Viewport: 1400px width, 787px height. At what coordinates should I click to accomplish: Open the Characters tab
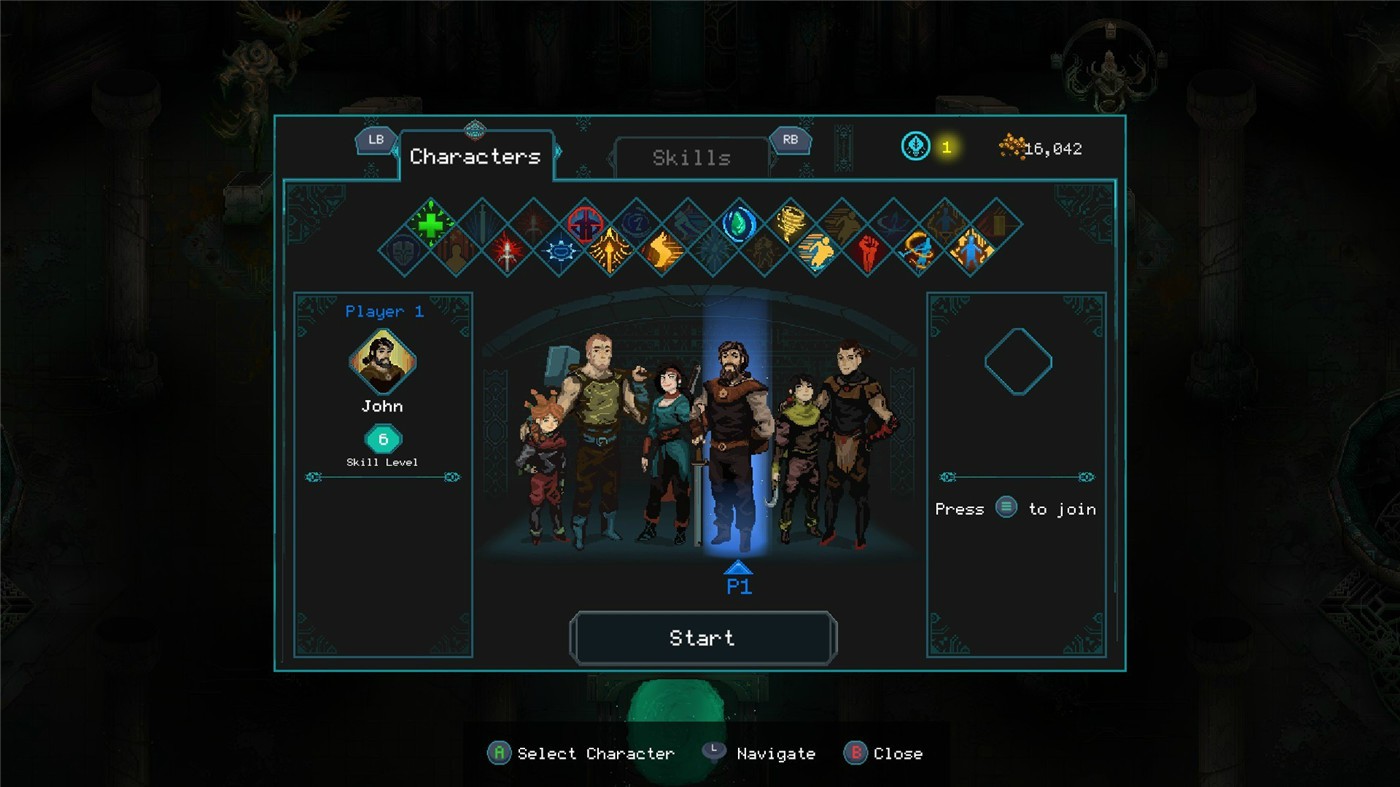pyautogui.click(x=475, y=157)
